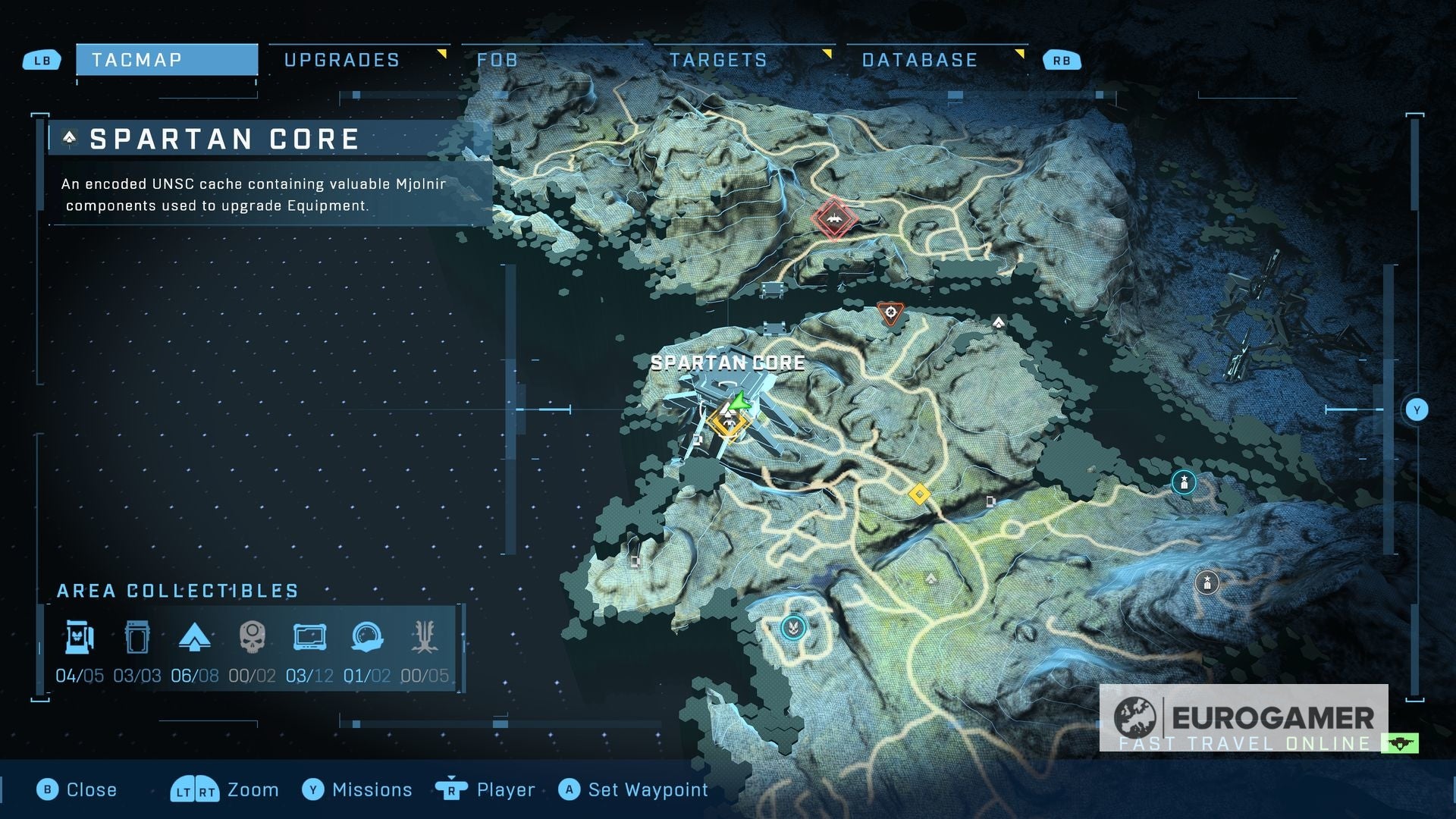Click the yellow diamond objective marker below Spartan Core
Image resolution: width=1456 pixels, height=819 pixels.
(x=920, y=492)
